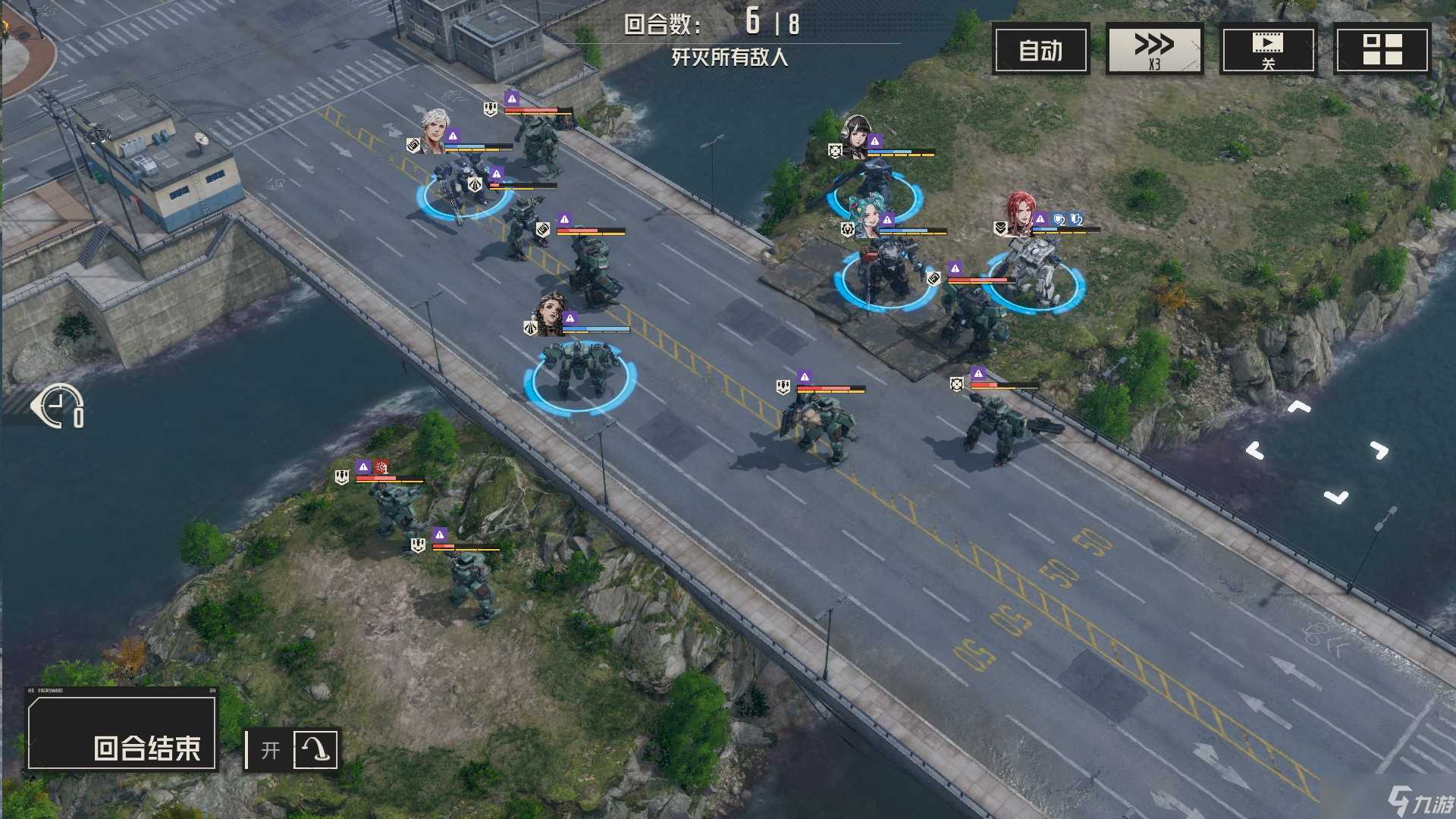This screenshot has height=819, width=1456.
Task: Toggle the 关 cinematic playback switch
Action: (x=1269, y=49)
